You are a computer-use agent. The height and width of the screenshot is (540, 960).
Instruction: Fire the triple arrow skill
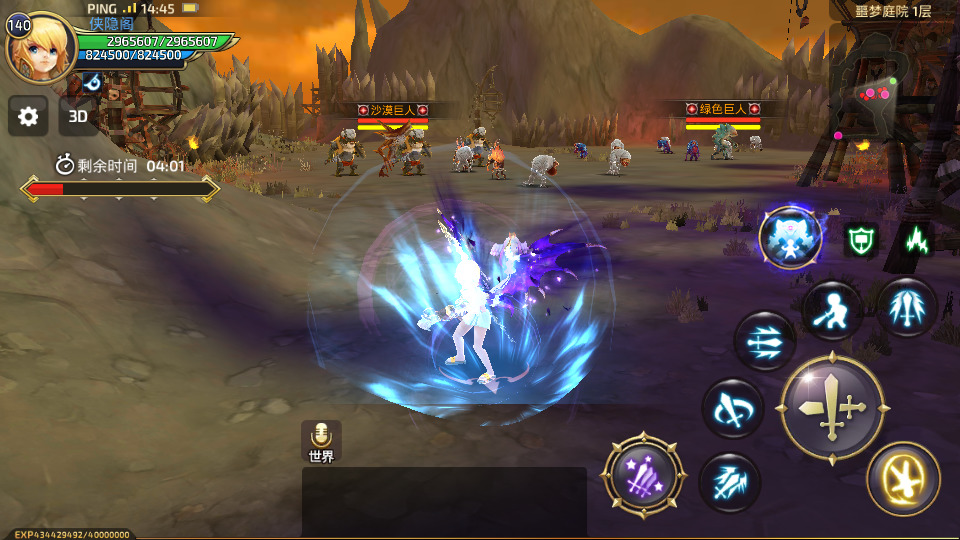765,341
